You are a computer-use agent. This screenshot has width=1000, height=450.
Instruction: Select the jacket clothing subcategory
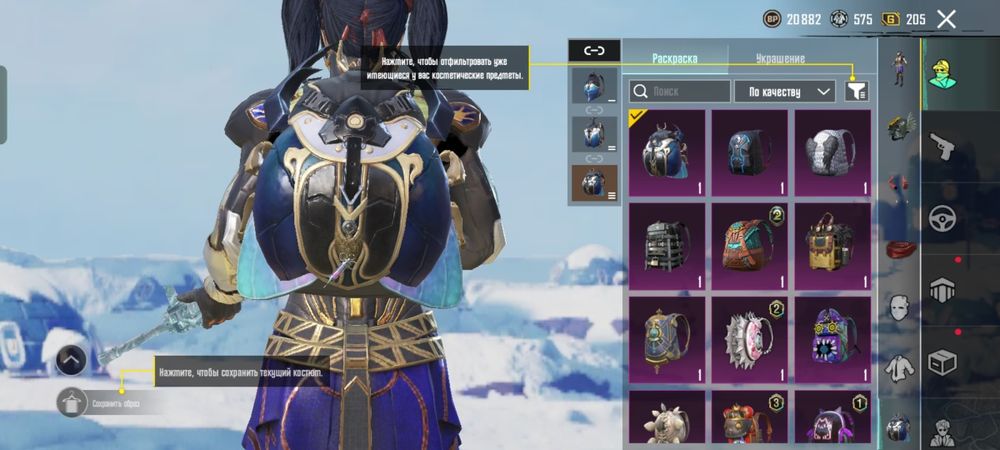click(x=899, y=368)
